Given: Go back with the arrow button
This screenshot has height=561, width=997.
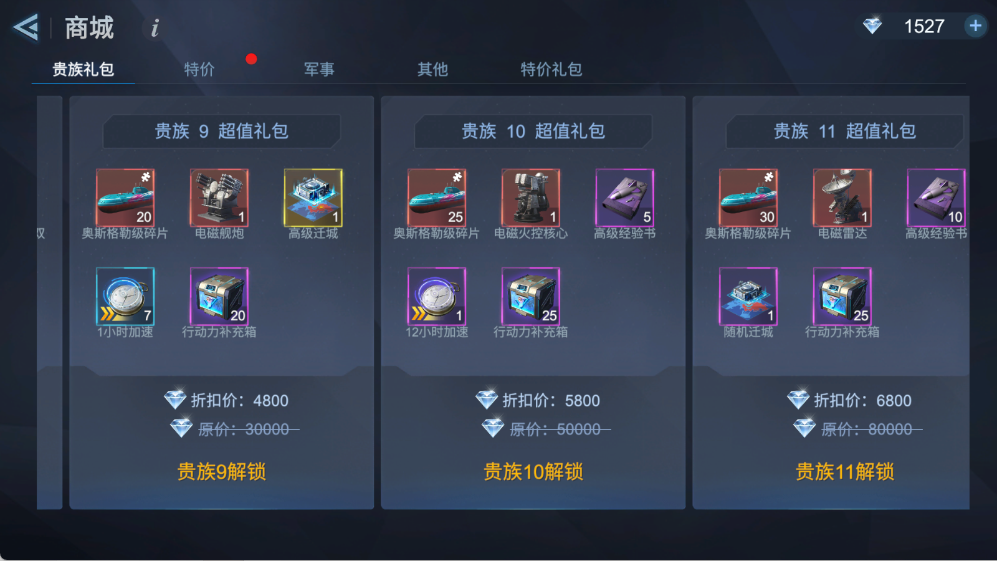Looking at the screenshot, I should pos(26,27).
